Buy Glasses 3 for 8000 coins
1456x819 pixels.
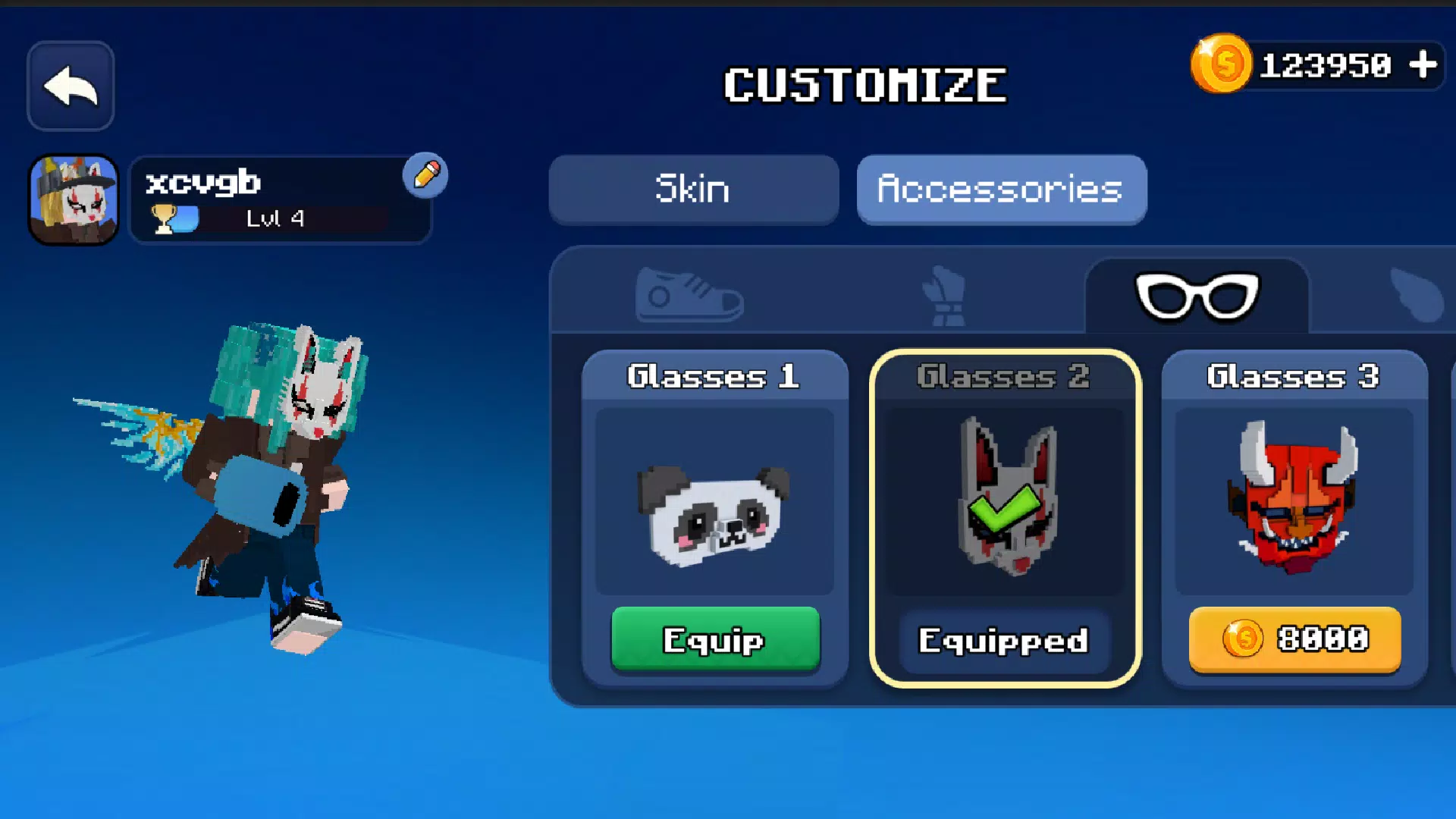[1293, 641]
